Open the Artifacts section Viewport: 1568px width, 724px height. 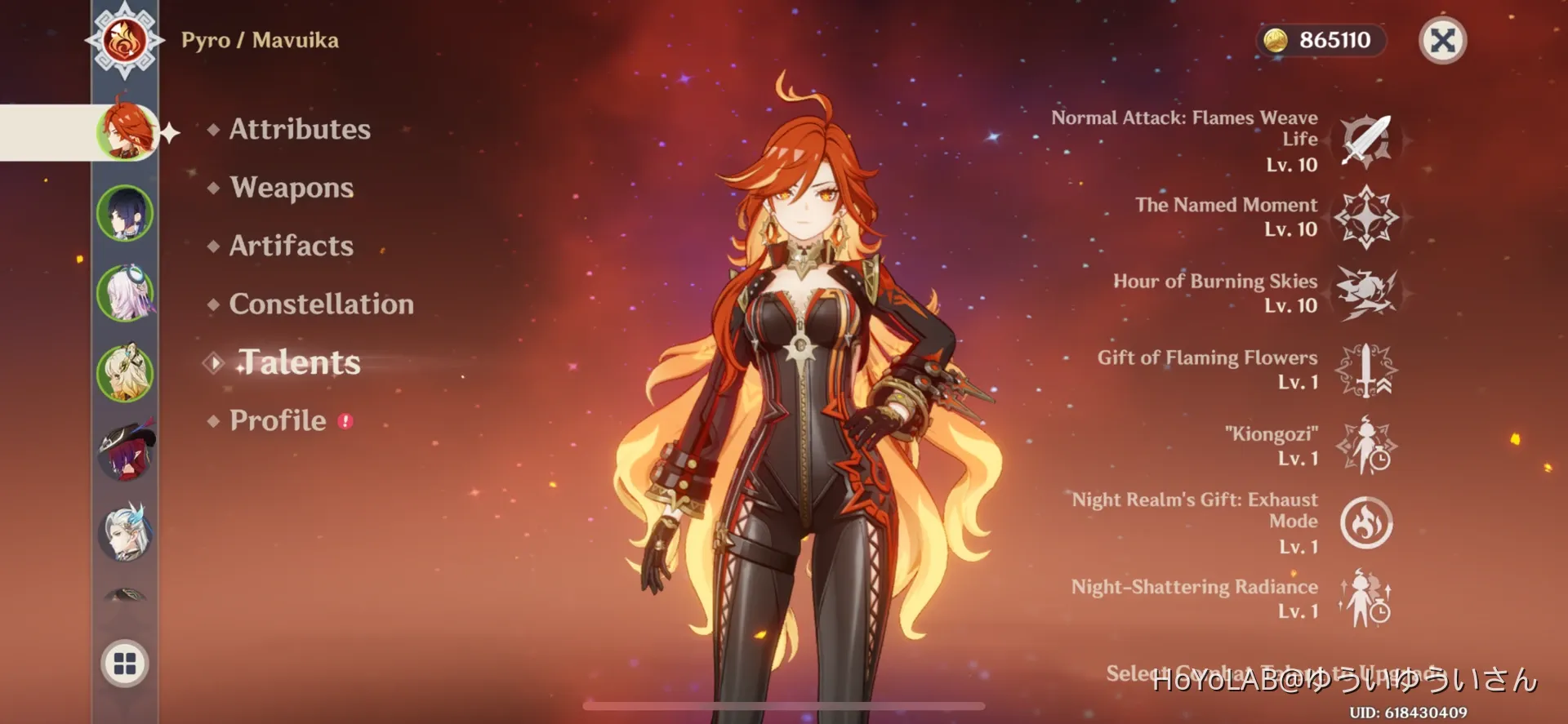[x=291, y=246]
